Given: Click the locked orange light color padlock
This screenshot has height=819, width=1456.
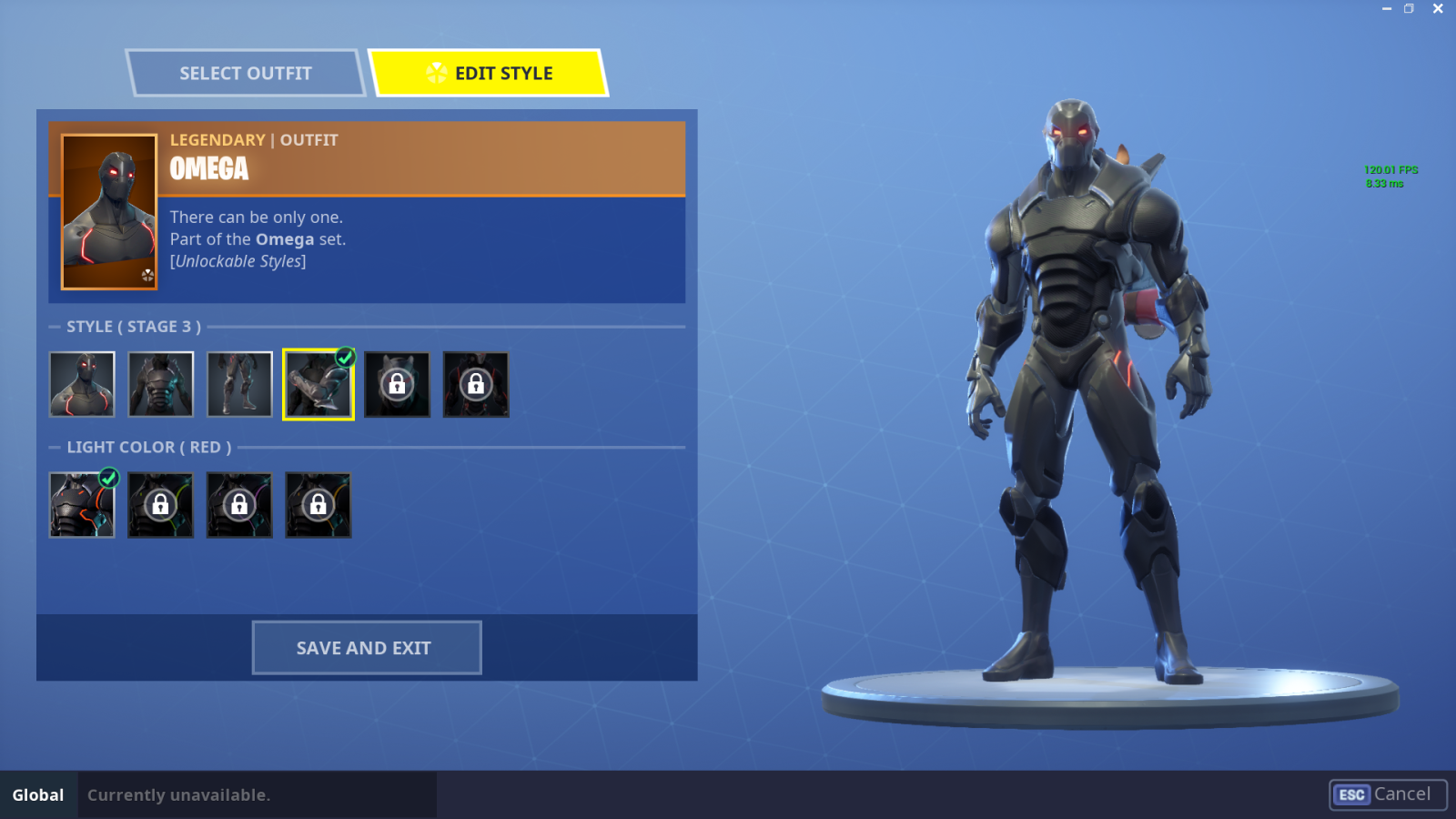Looking at the screenshot, I should click(318, 505).
